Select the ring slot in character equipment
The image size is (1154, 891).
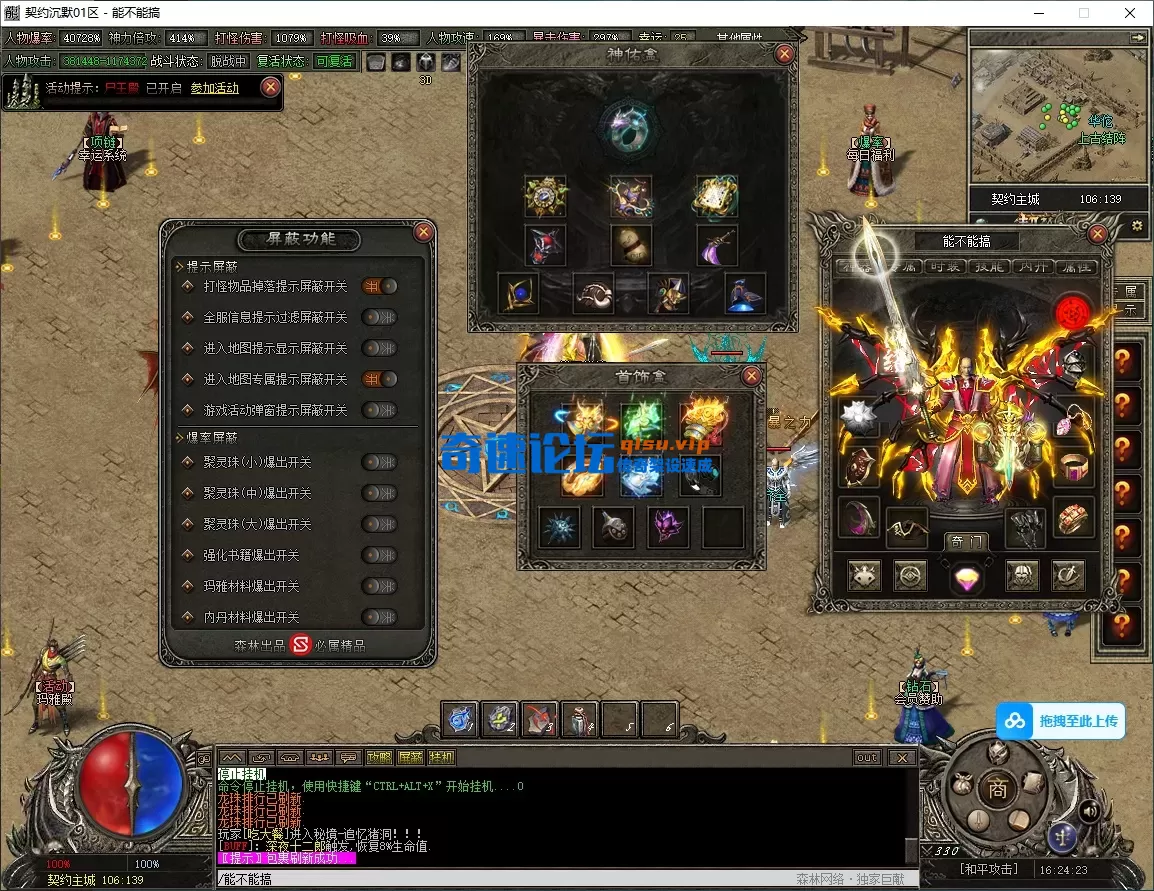point(1075,466)
